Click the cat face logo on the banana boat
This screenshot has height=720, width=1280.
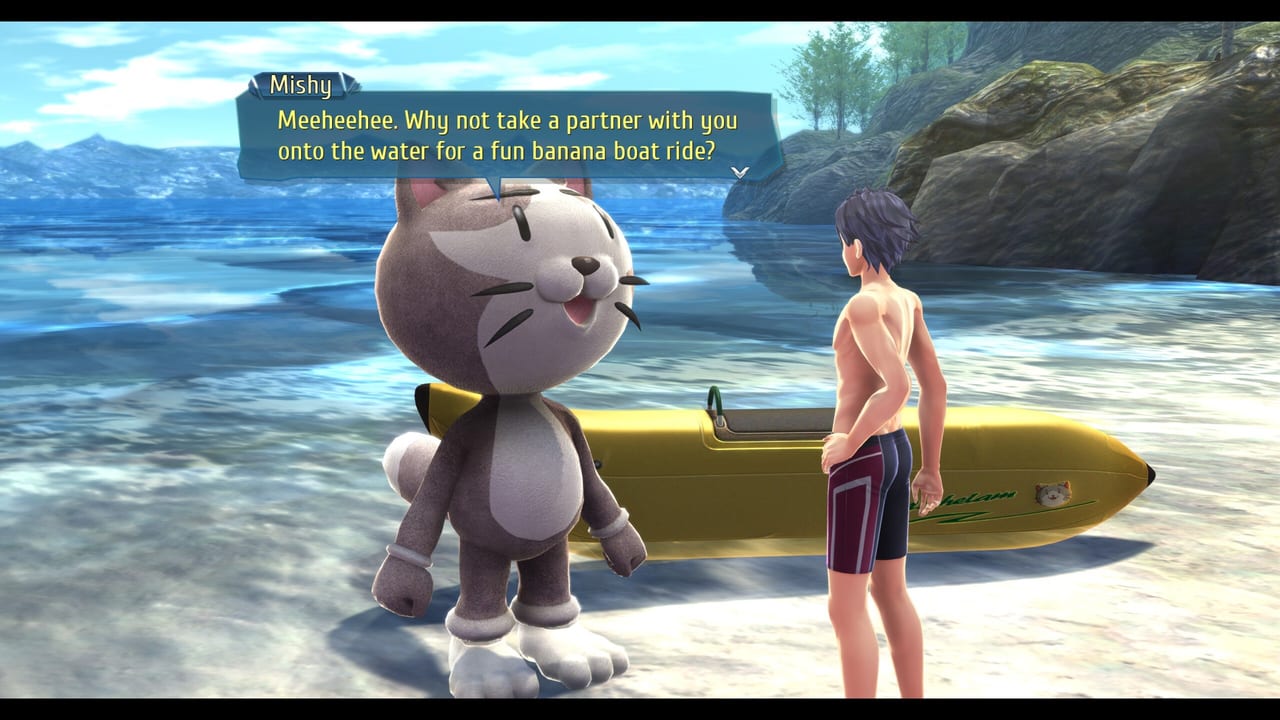click(1052, 491)
